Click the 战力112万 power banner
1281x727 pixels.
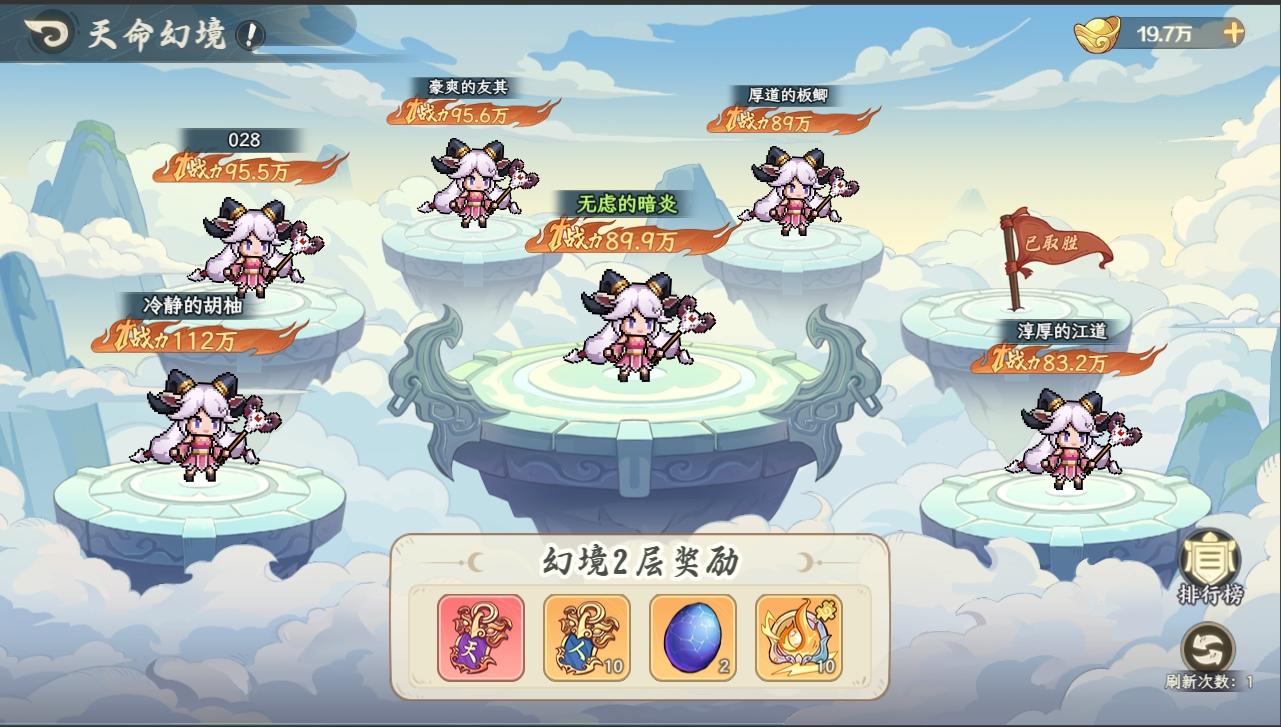pyautogui.click(x=170, y=338)
